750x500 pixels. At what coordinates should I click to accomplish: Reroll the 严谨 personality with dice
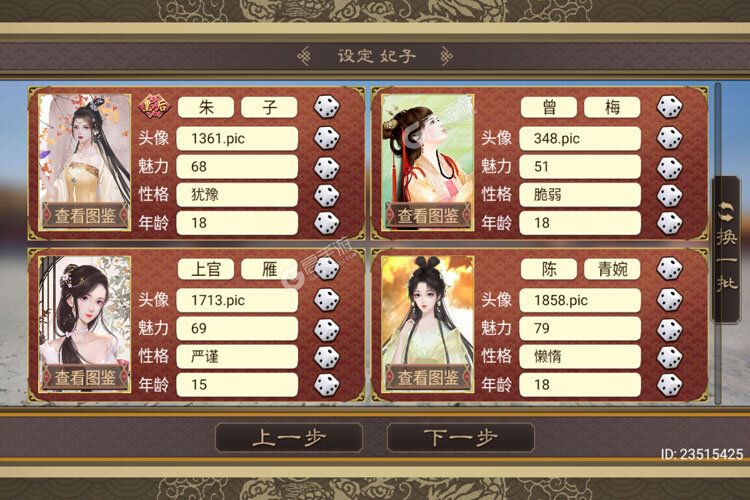[x=326, y=356]
